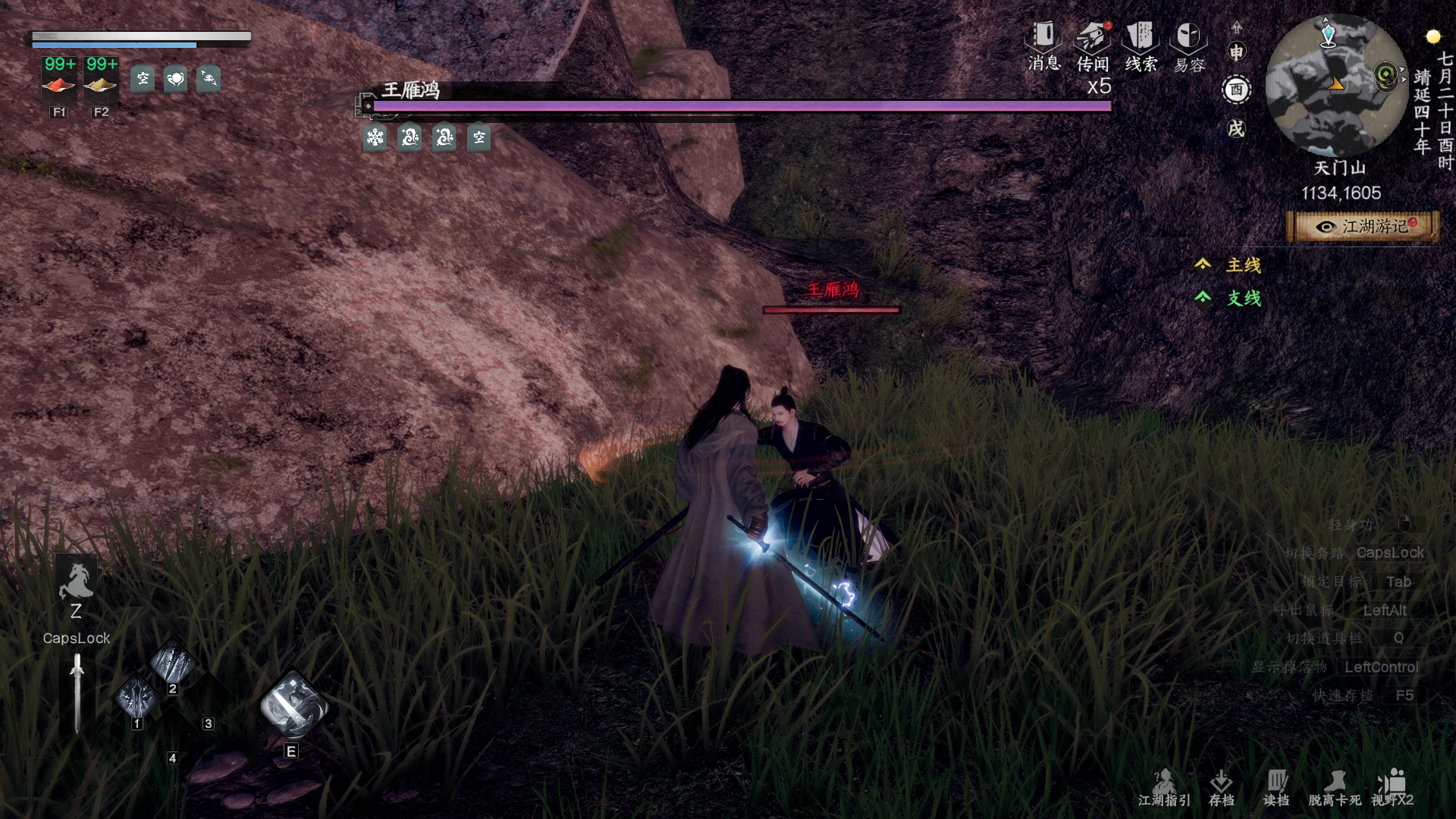The height and width of the screenshot is (819, 1456).
Task: Click the 读档 load game button
Action: point(1276,787)
